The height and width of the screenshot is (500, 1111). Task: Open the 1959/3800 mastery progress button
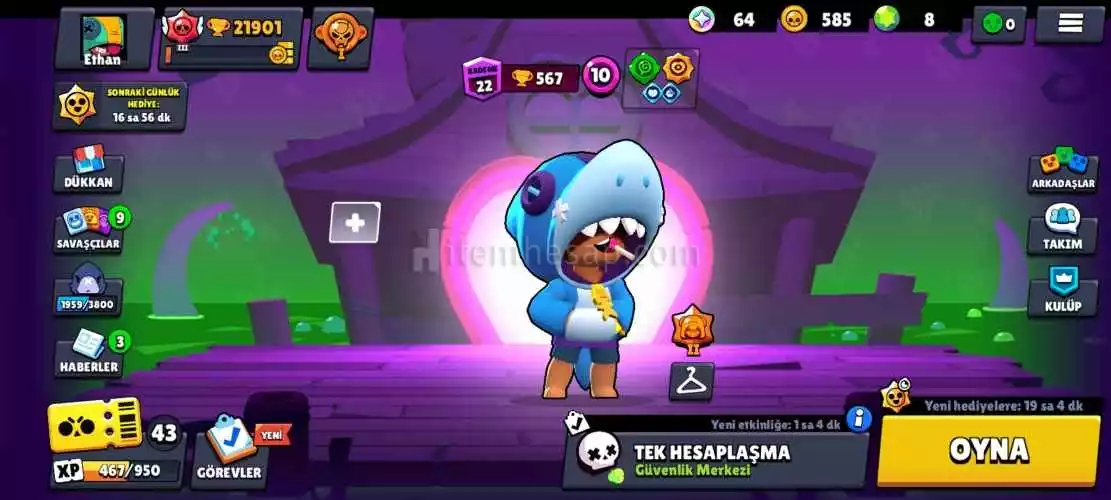click(88, 292)
